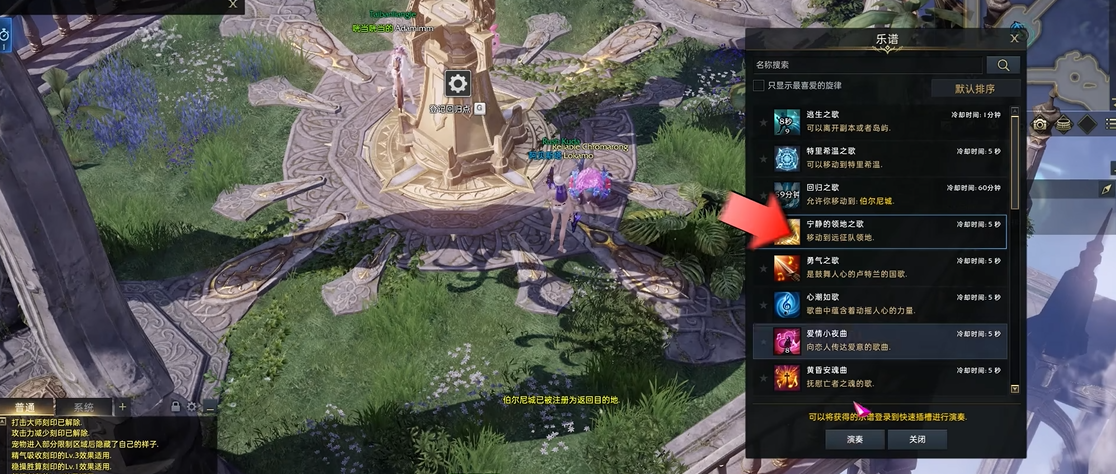Screen dimensions: 1116x474
Task: Choose the 回归之歌 song entry
Action: coord(880,194)
